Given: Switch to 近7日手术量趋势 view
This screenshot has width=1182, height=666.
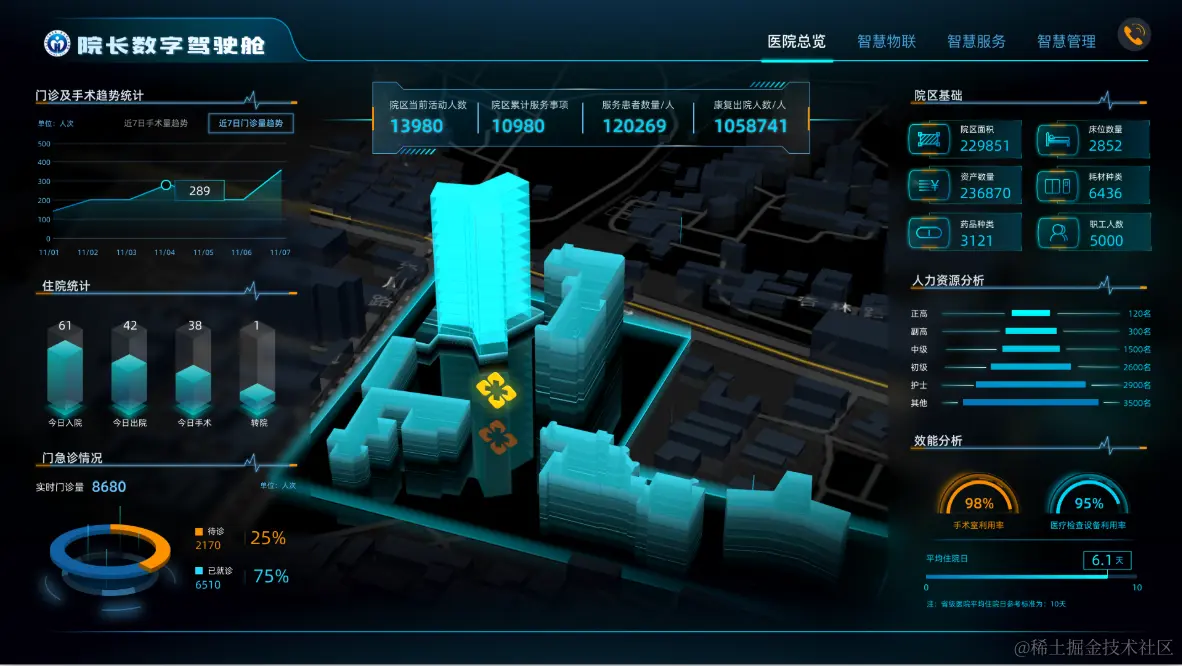Looking at the screenshot, I should pos(155,123).
